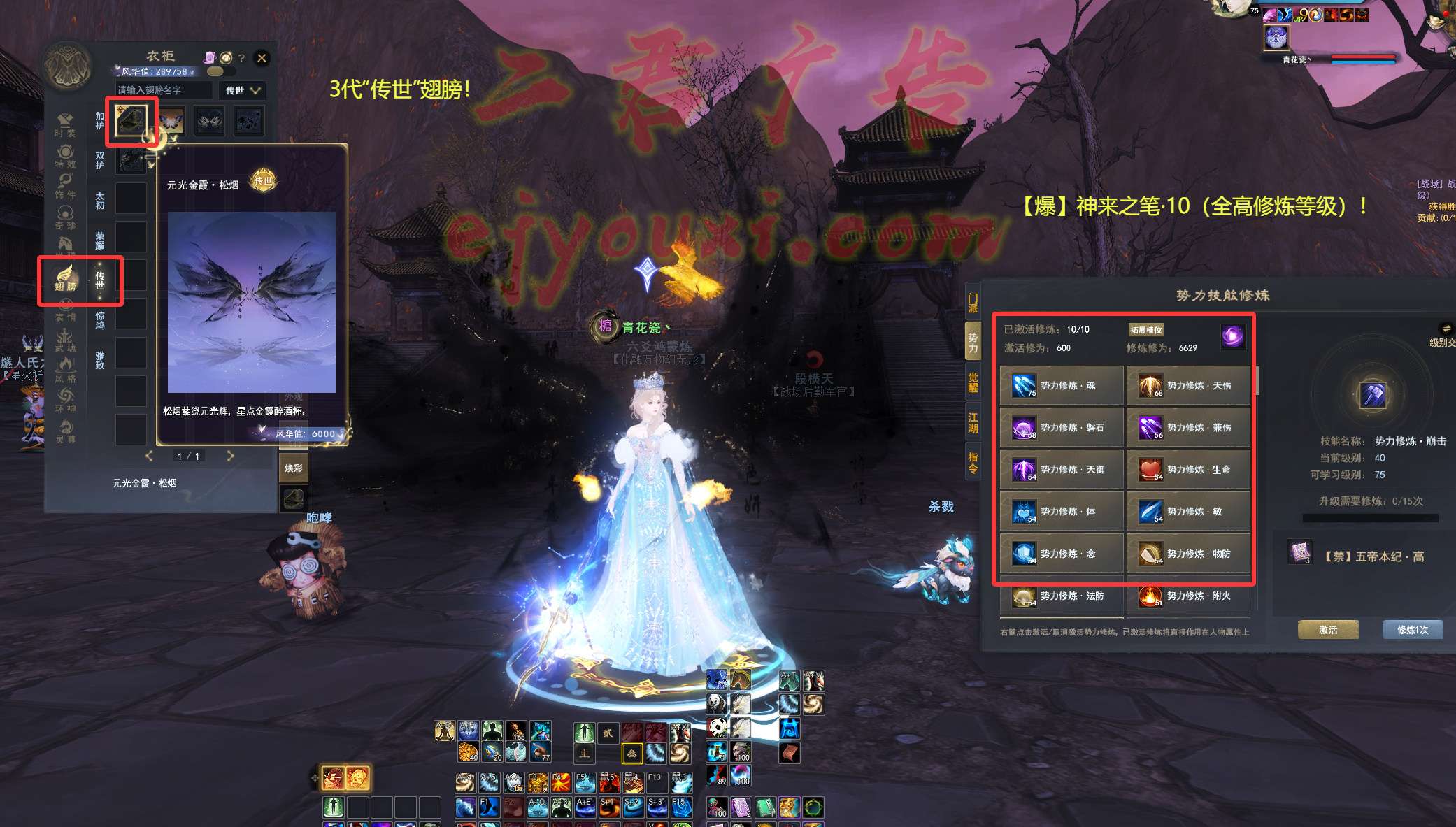Select 势力修炼·魂 cultivation skill
This screenshot has height=827, width=1456.
click(1061, 386)
